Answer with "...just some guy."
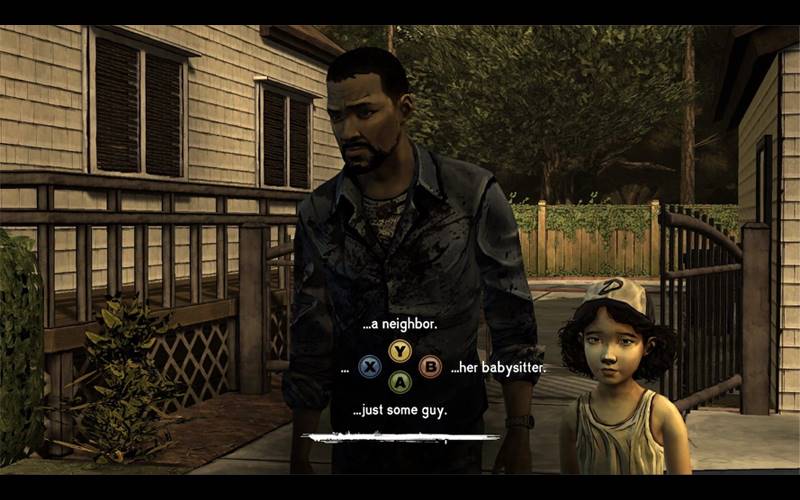Image resolution: width=800 pixels, height=500 pixels. click(x=400, y=410)
